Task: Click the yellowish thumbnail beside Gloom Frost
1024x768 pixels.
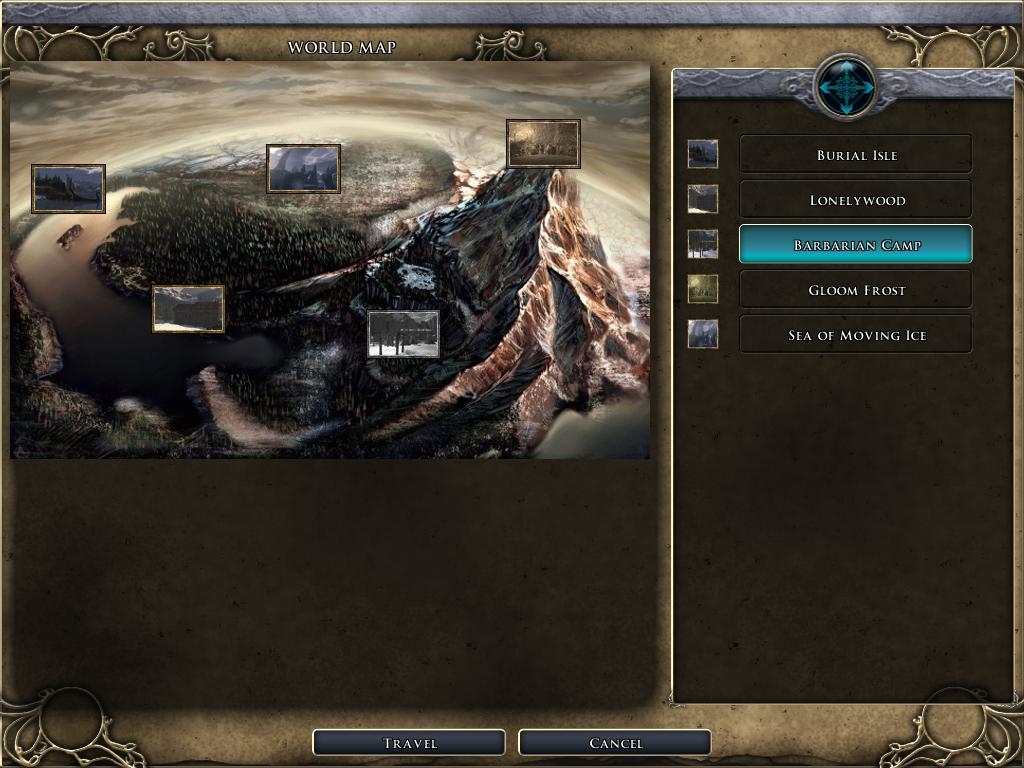Action: [703, 289]
